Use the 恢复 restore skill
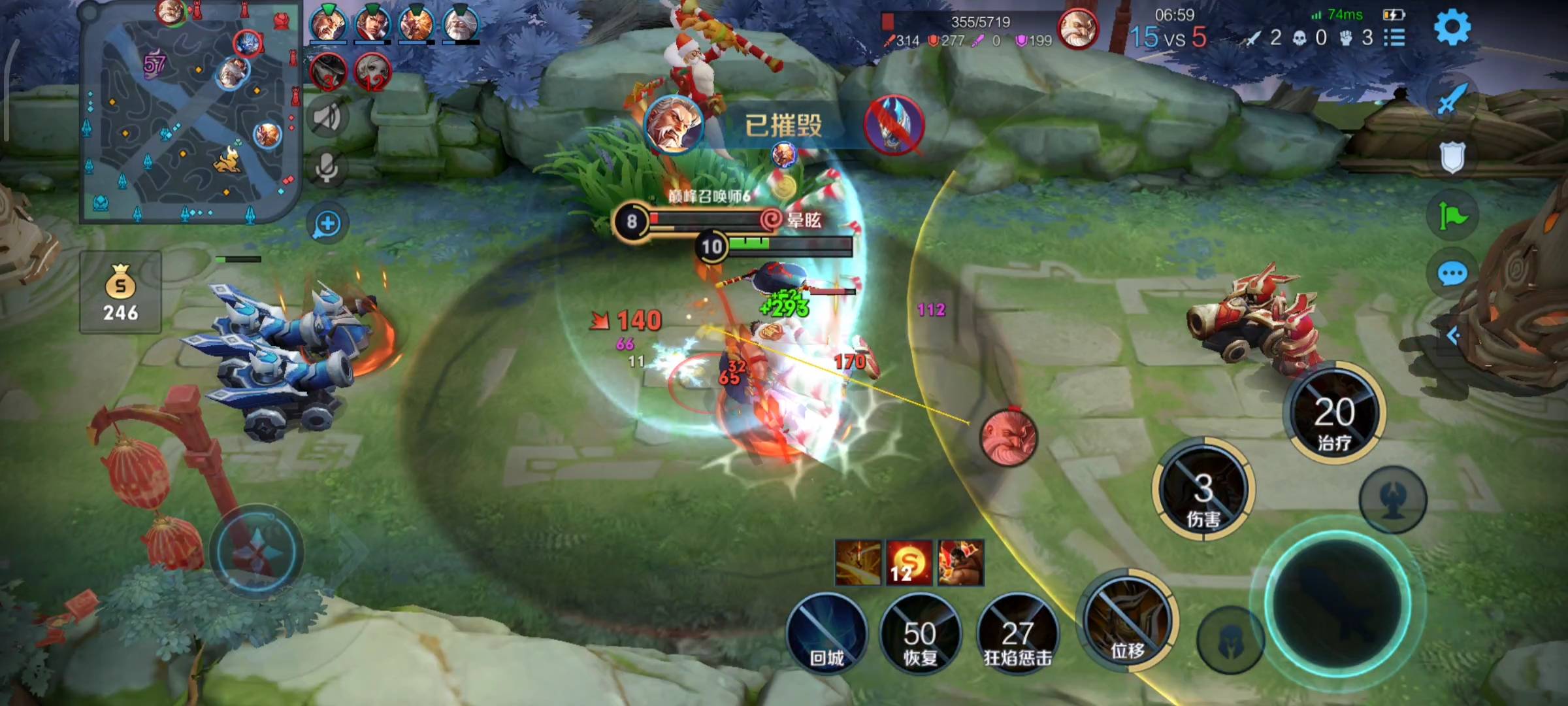Viewport: 1568px width, 706px height. pos(920,633)
